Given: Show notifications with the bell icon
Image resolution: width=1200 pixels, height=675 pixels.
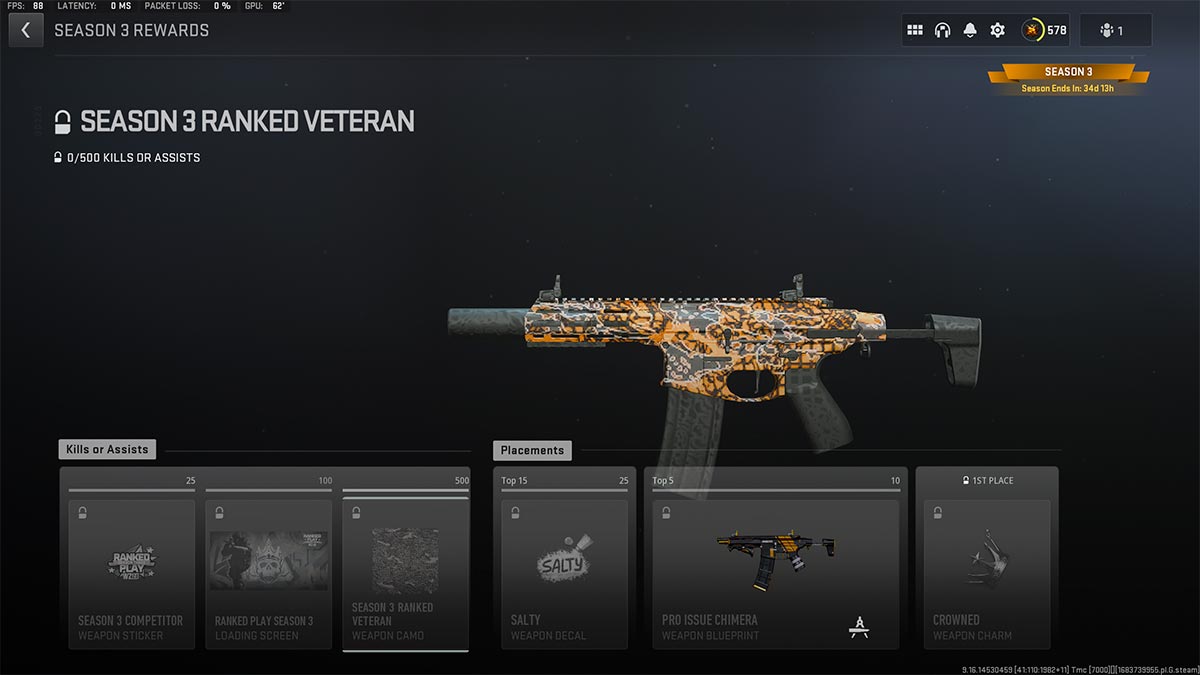Looking at the screenshot, I should (x=969, y=30).
